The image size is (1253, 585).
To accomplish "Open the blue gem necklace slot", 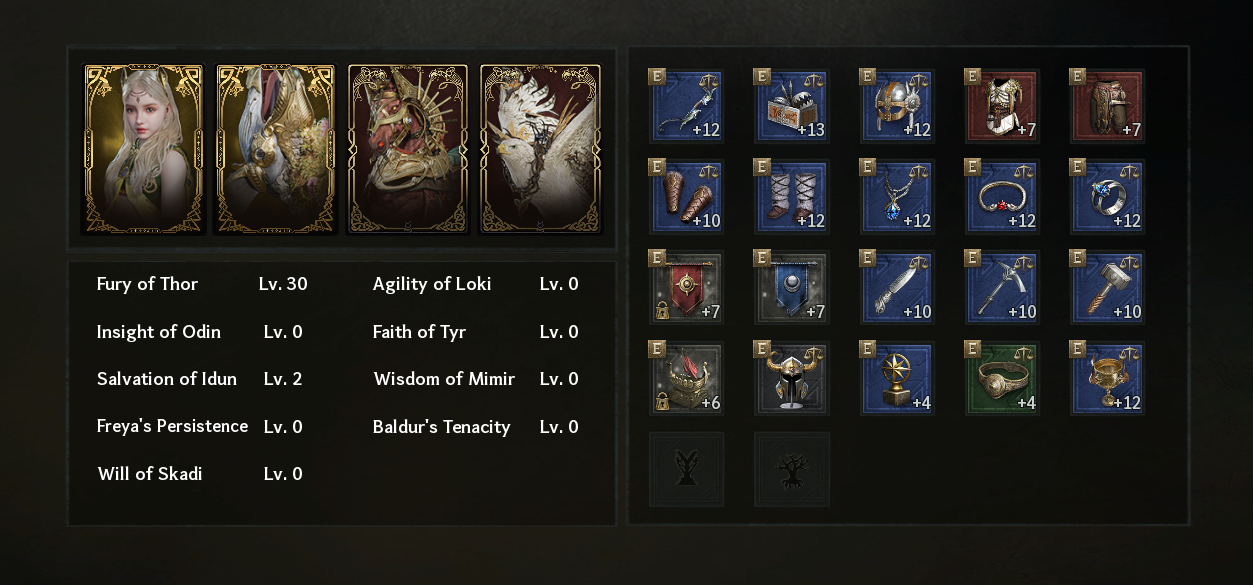I will [x=897, y=197].
